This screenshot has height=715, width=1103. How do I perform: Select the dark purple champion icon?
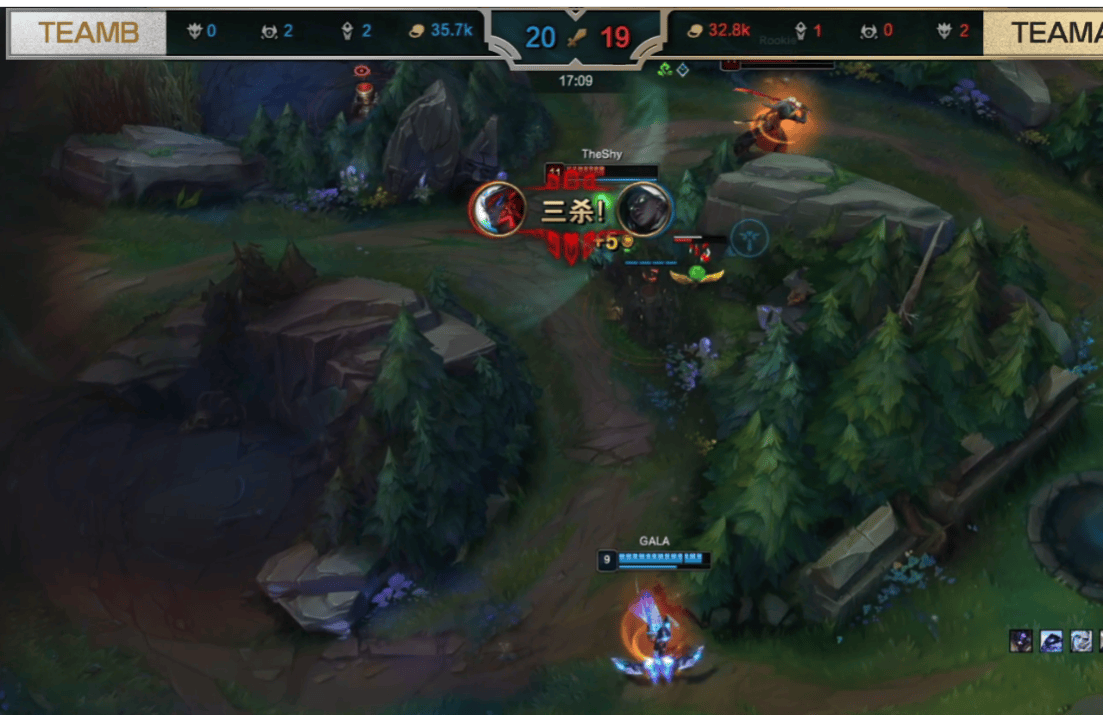pyautogui.click(x=1021, y=641)
